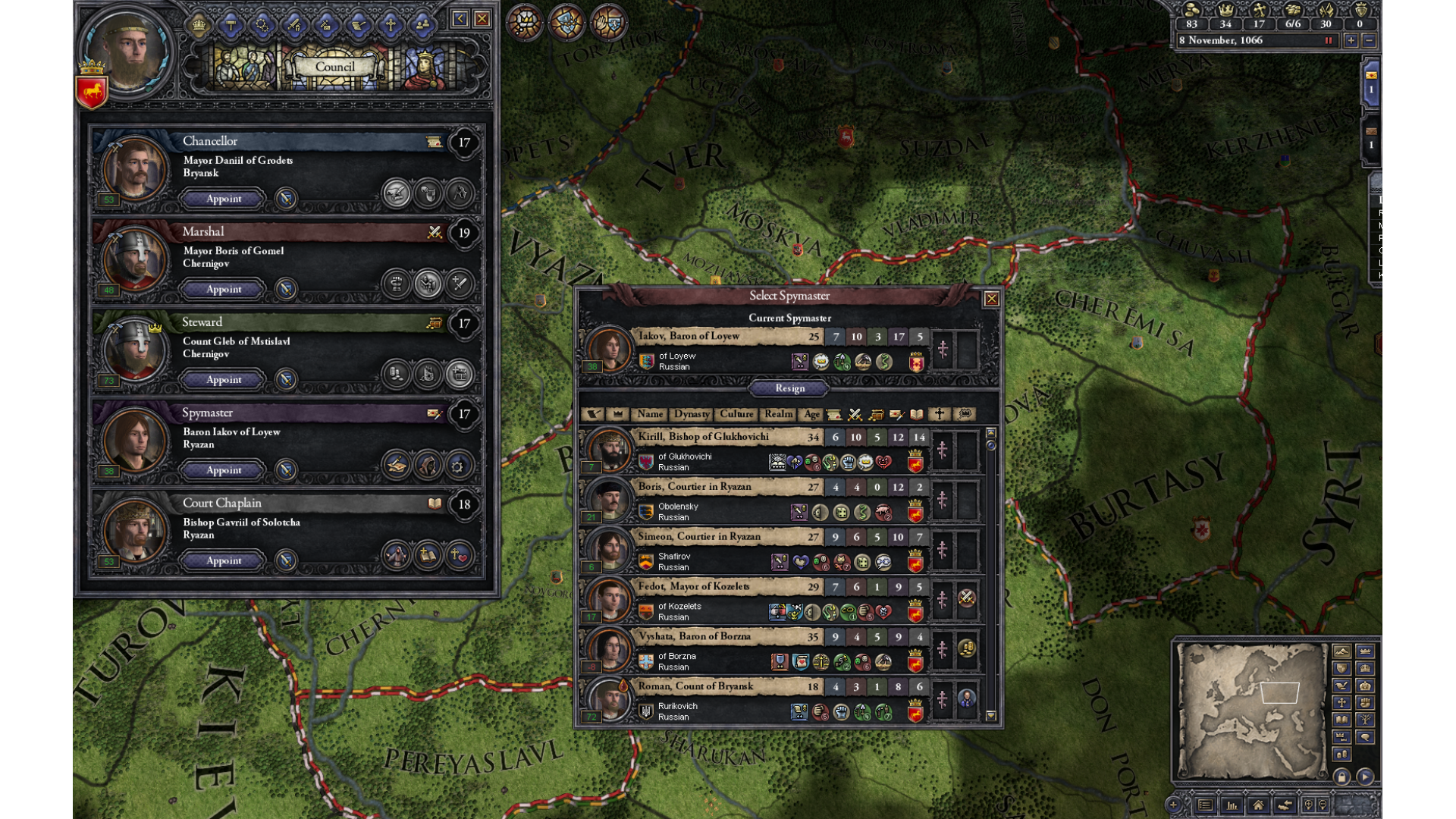The height and width of the screenshot is (819, 1456).
Task: Pick Simeon, Courtier in Ryazan
Action: pyautogui.click(x=698, y=537)
